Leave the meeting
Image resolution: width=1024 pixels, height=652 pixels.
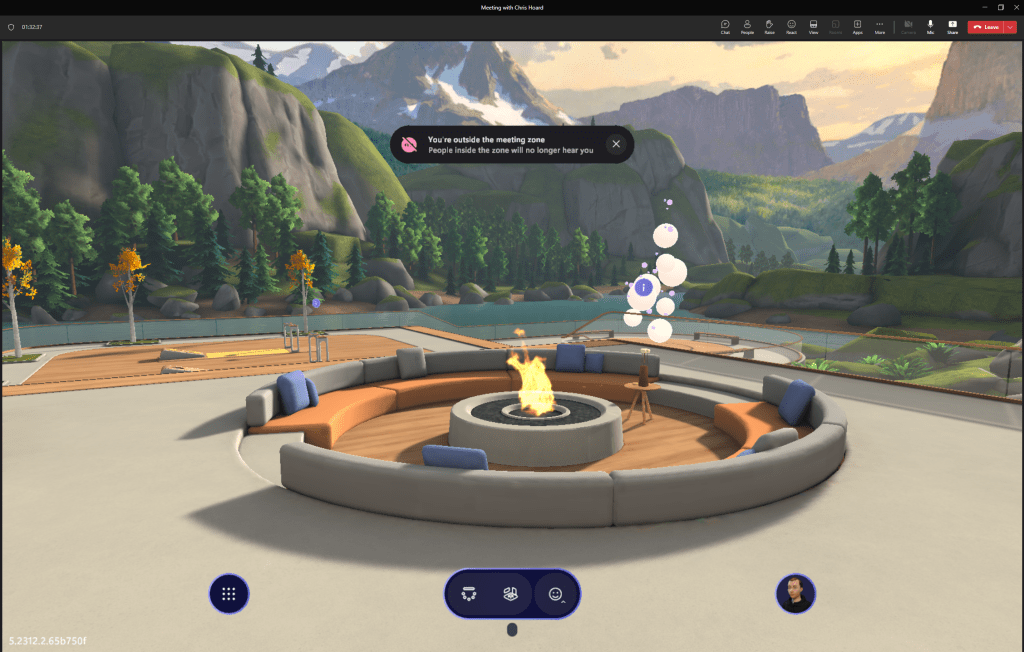point(985,27)
